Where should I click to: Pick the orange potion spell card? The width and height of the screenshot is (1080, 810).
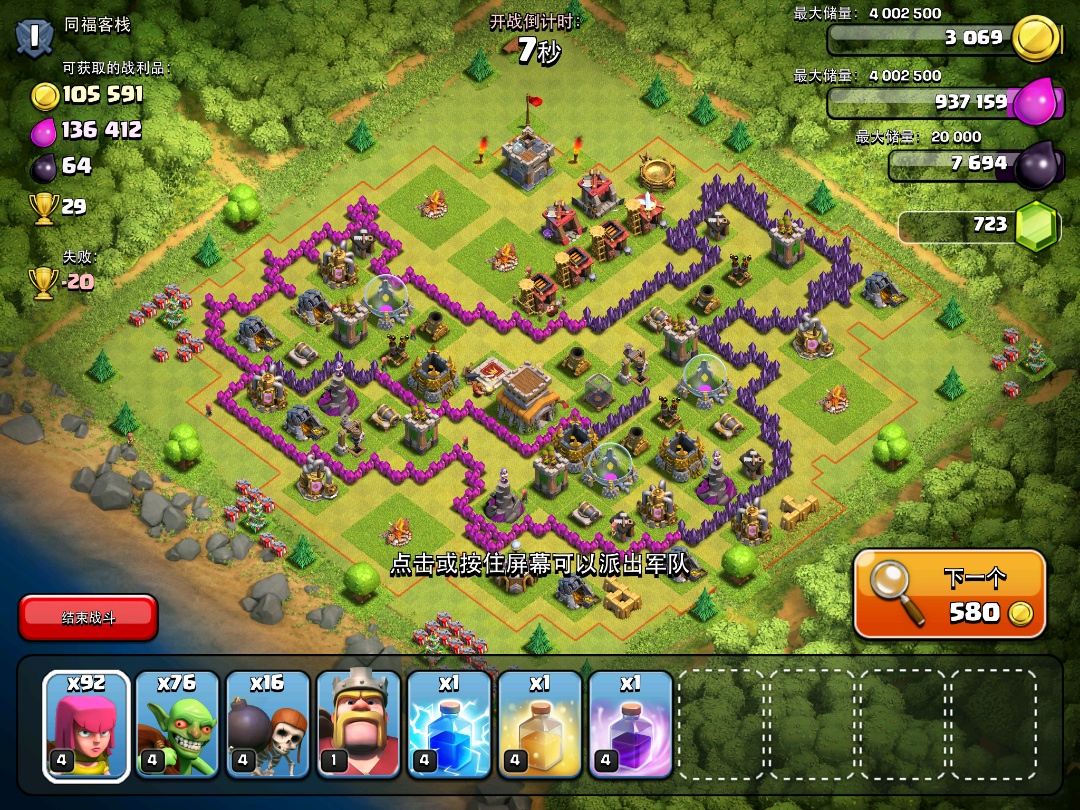coord(541,726)
